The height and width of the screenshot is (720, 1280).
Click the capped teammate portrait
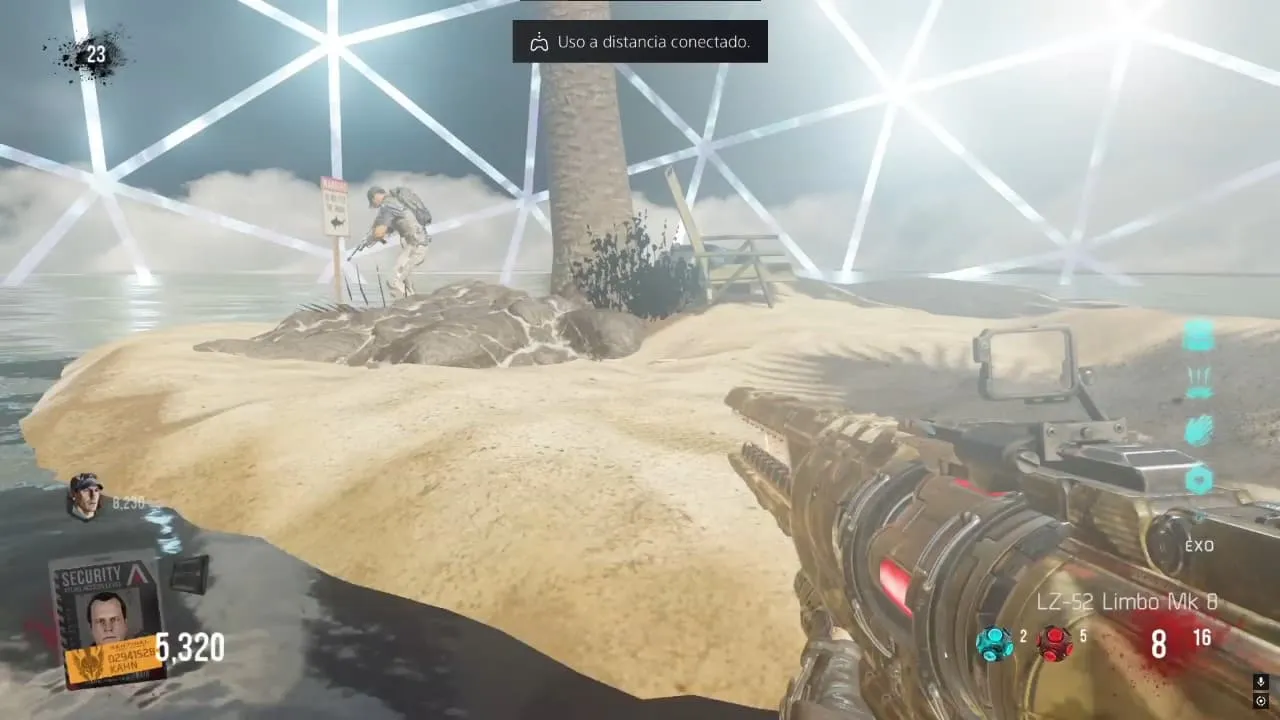(x=86, y=495)
